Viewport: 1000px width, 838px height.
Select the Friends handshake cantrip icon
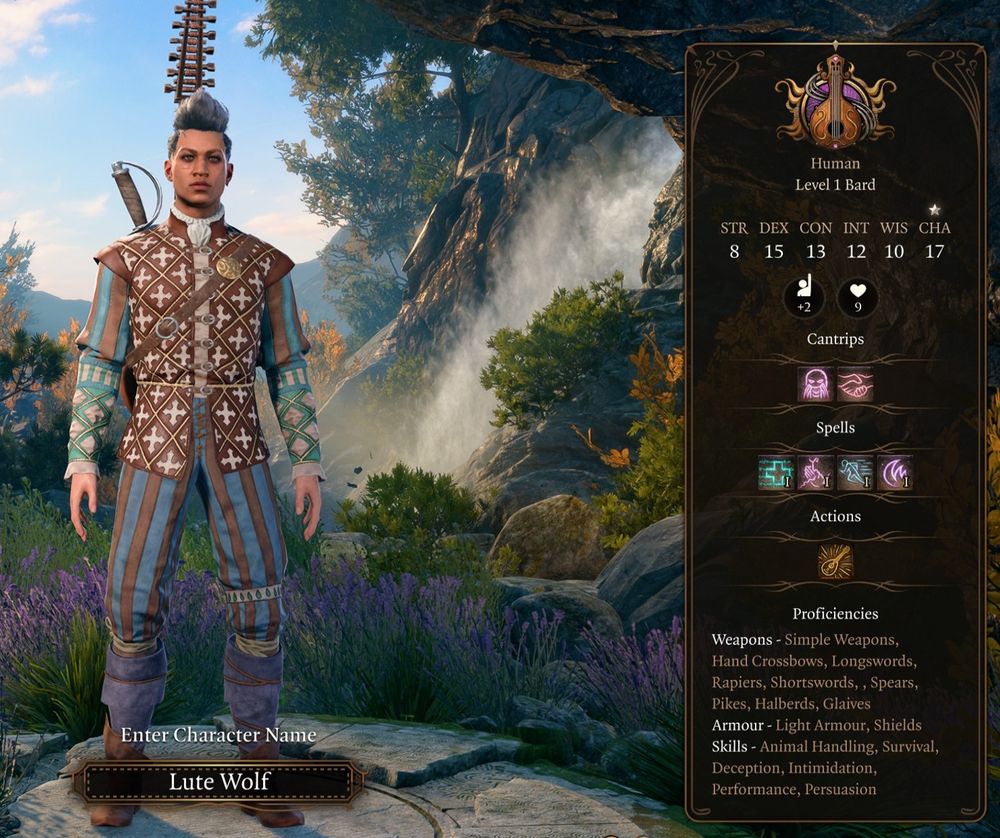tap(855, 384)
